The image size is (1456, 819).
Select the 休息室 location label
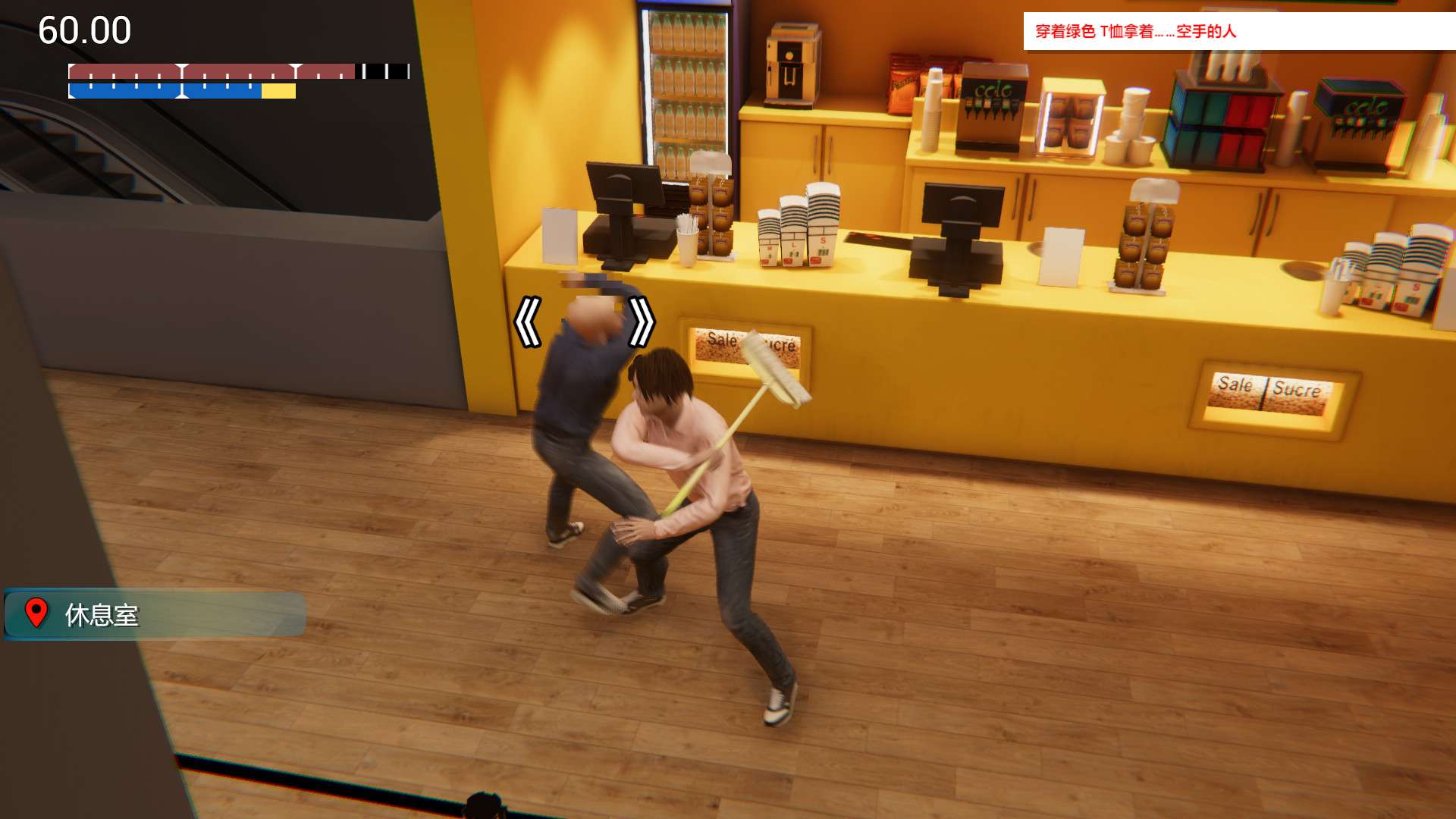coord(102,615)
